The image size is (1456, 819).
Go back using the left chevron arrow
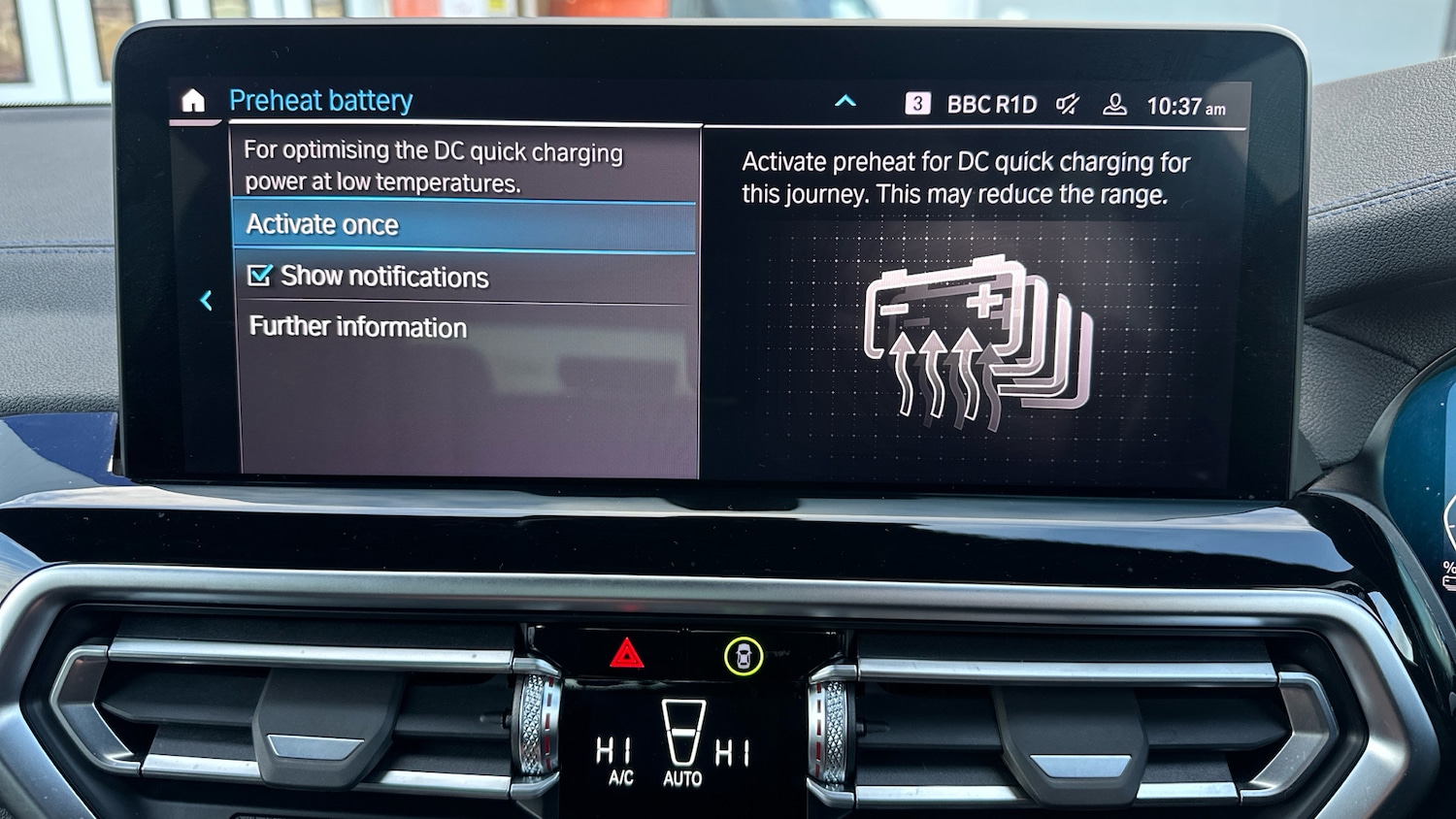(x=205, y=301)
